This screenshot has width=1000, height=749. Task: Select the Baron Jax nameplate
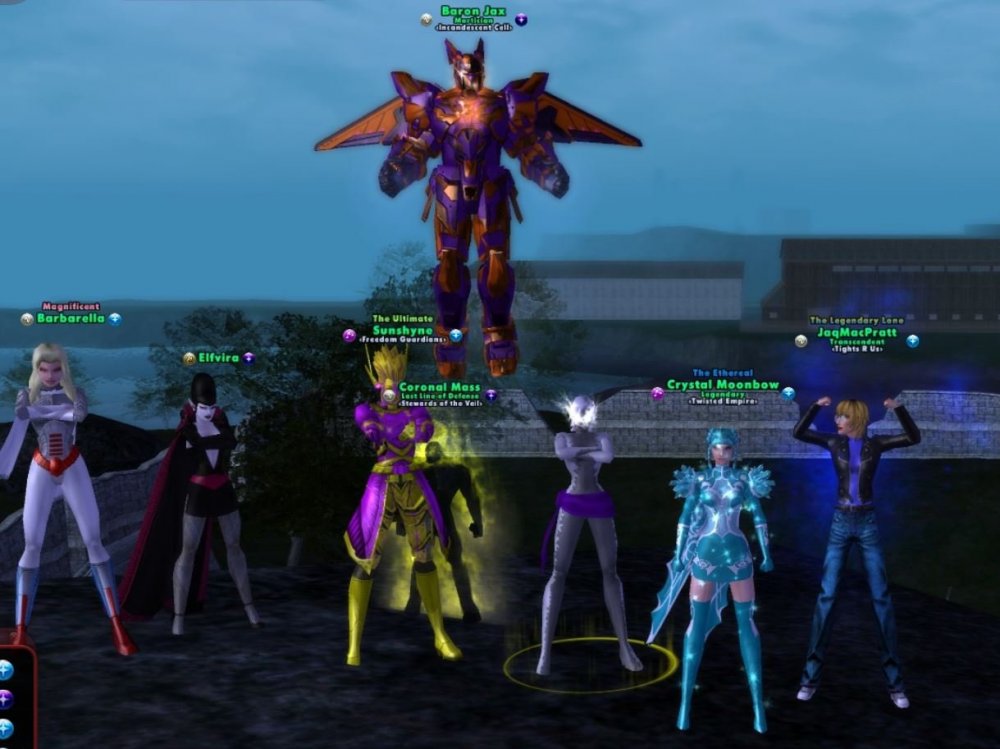pyautogui.click(x=473, y=12)
